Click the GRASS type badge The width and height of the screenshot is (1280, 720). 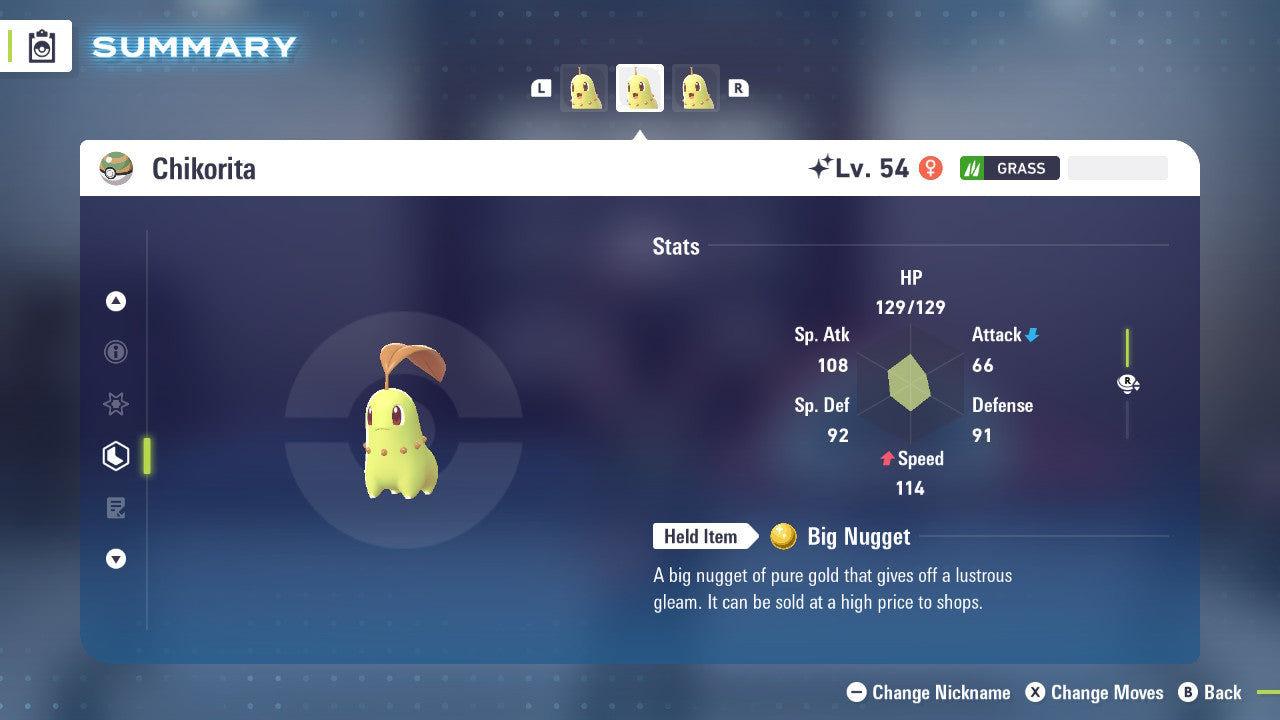click(1009, 168)
